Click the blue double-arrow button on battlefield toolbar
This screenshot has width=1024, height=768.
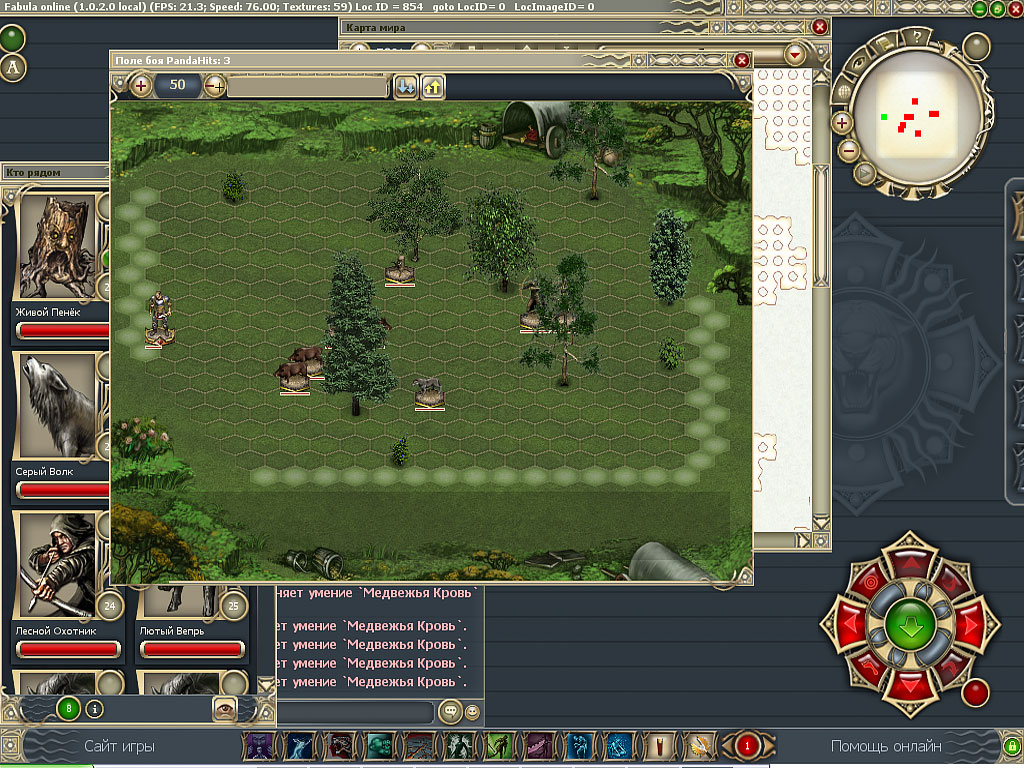tap(405, 86)
